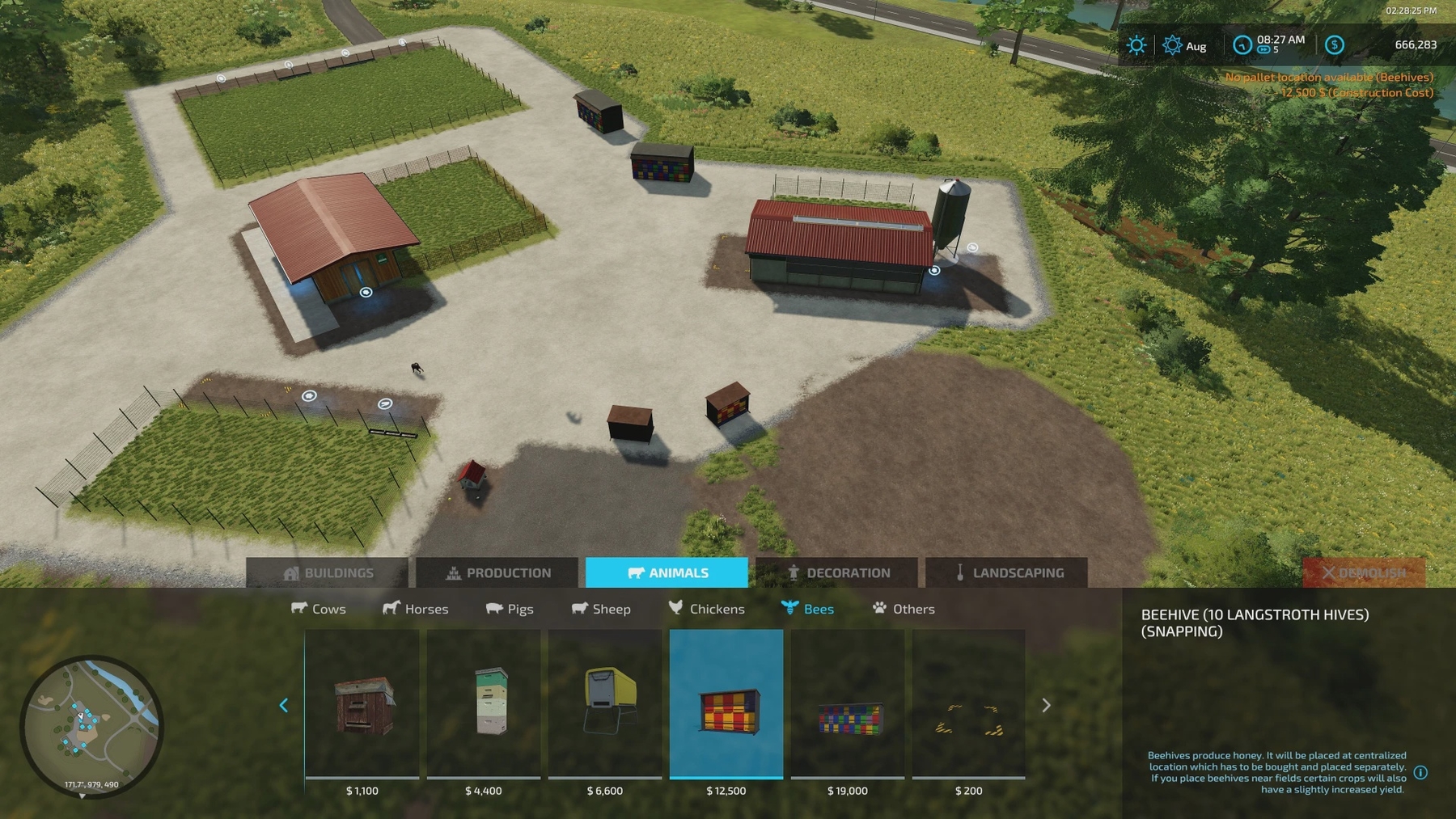
Task: Open the Landscaping tab
Action: 1007,572
